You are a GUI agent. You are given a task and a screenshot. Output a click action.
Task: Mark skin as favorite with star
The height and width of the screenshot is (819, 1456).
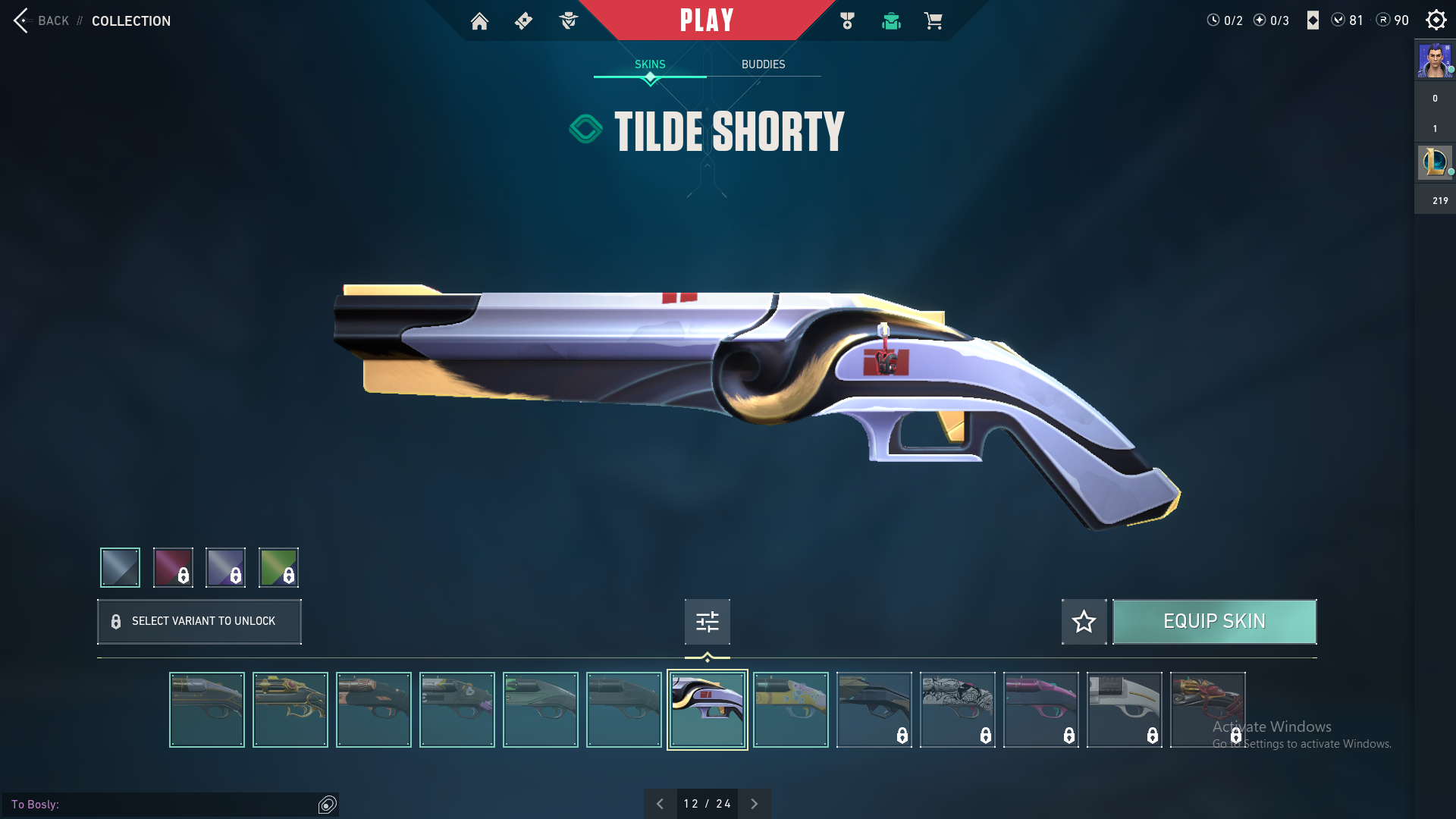[x=1084, y=622]
